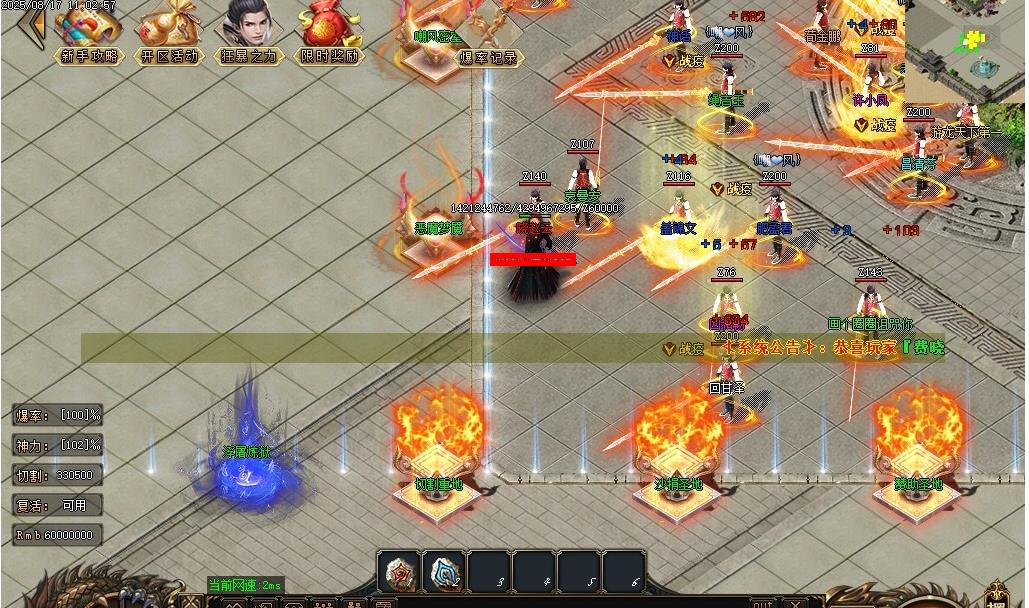1029x608 pixels.
Task: Open the minimap in the corner
Action: (x=965, y=50)
